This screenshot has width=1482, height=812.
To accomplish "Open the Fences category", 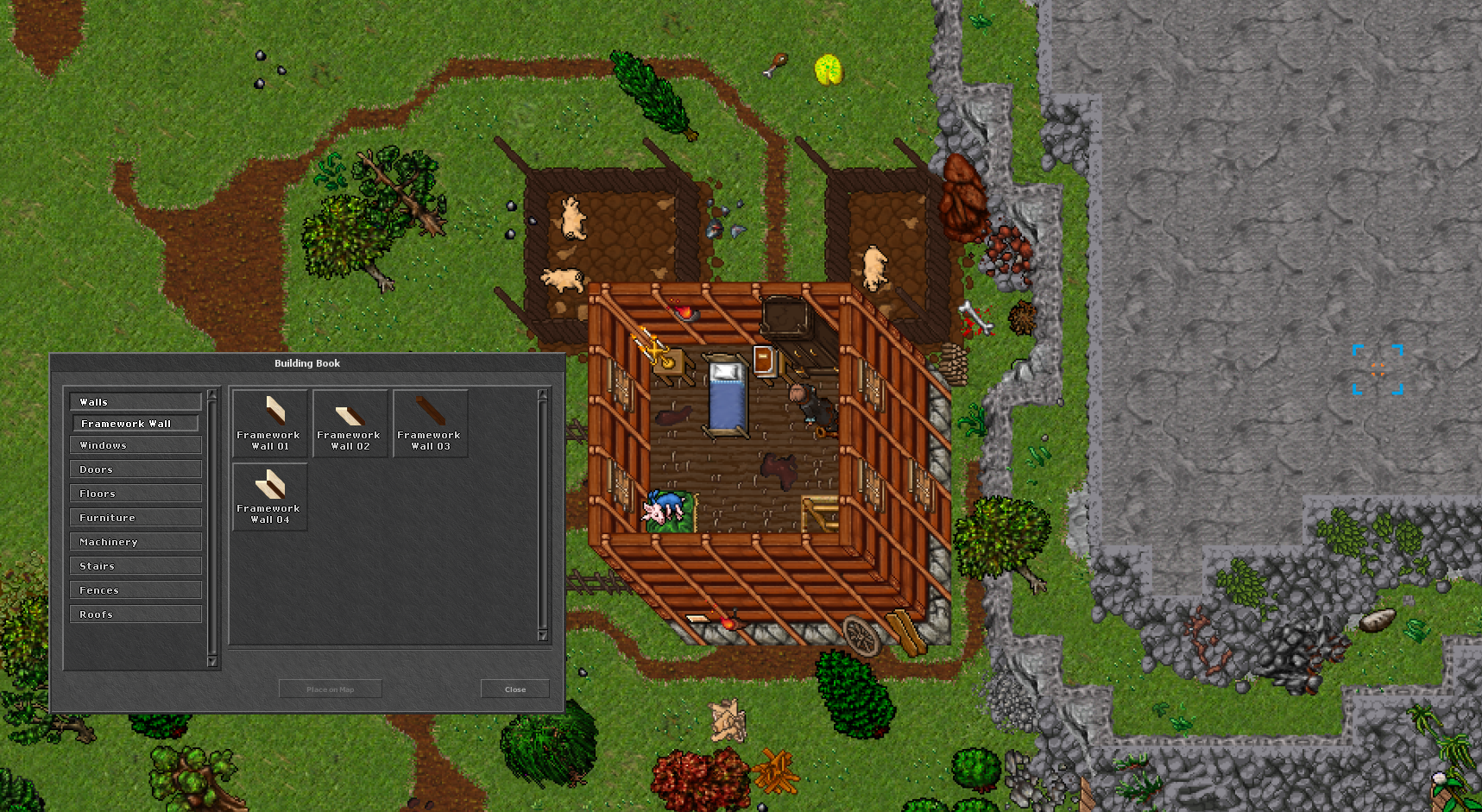I will 135,589.
